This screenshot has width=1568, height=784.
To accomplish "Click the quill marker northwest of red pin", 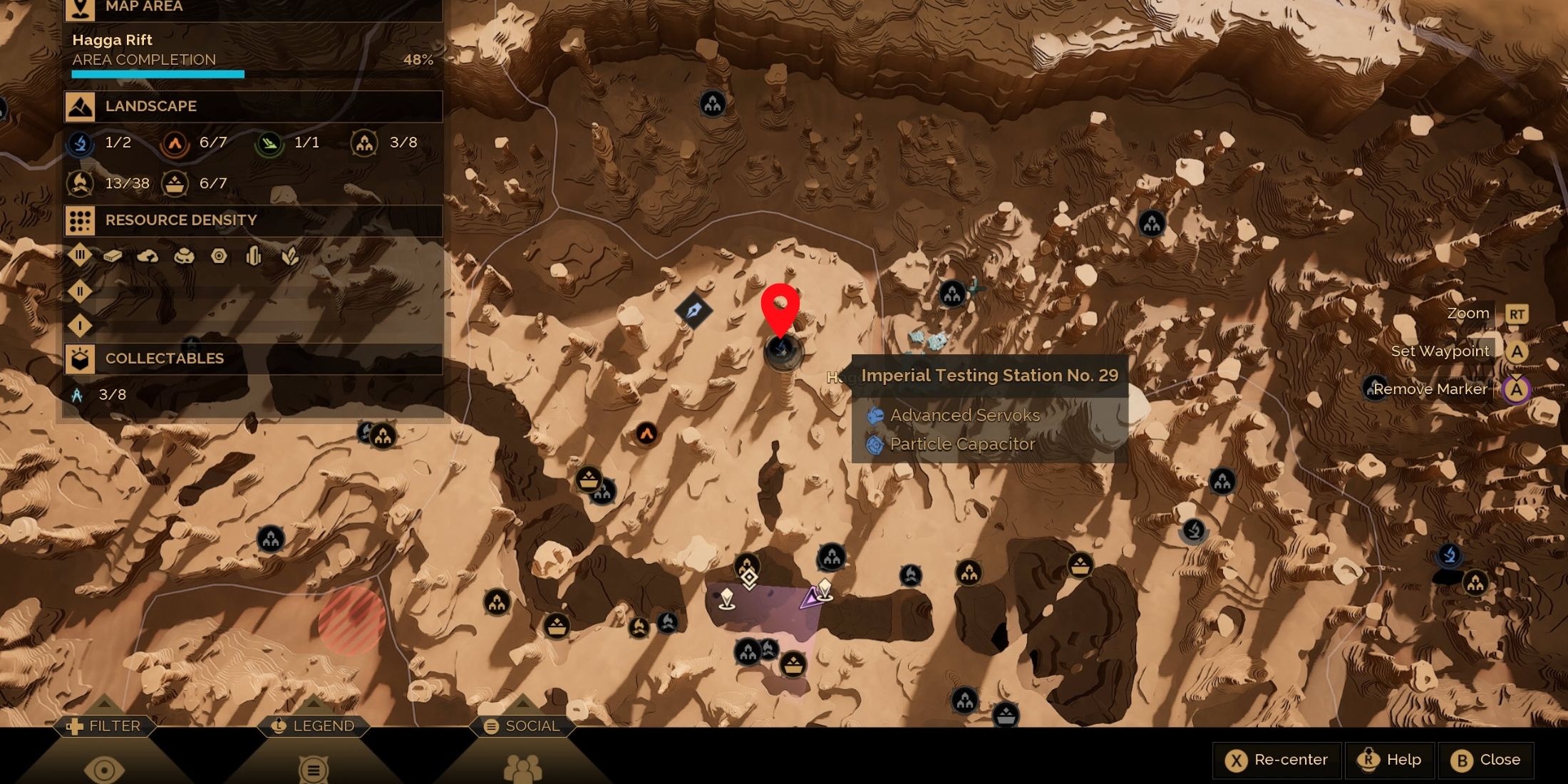I will click(x=693, y=309).
